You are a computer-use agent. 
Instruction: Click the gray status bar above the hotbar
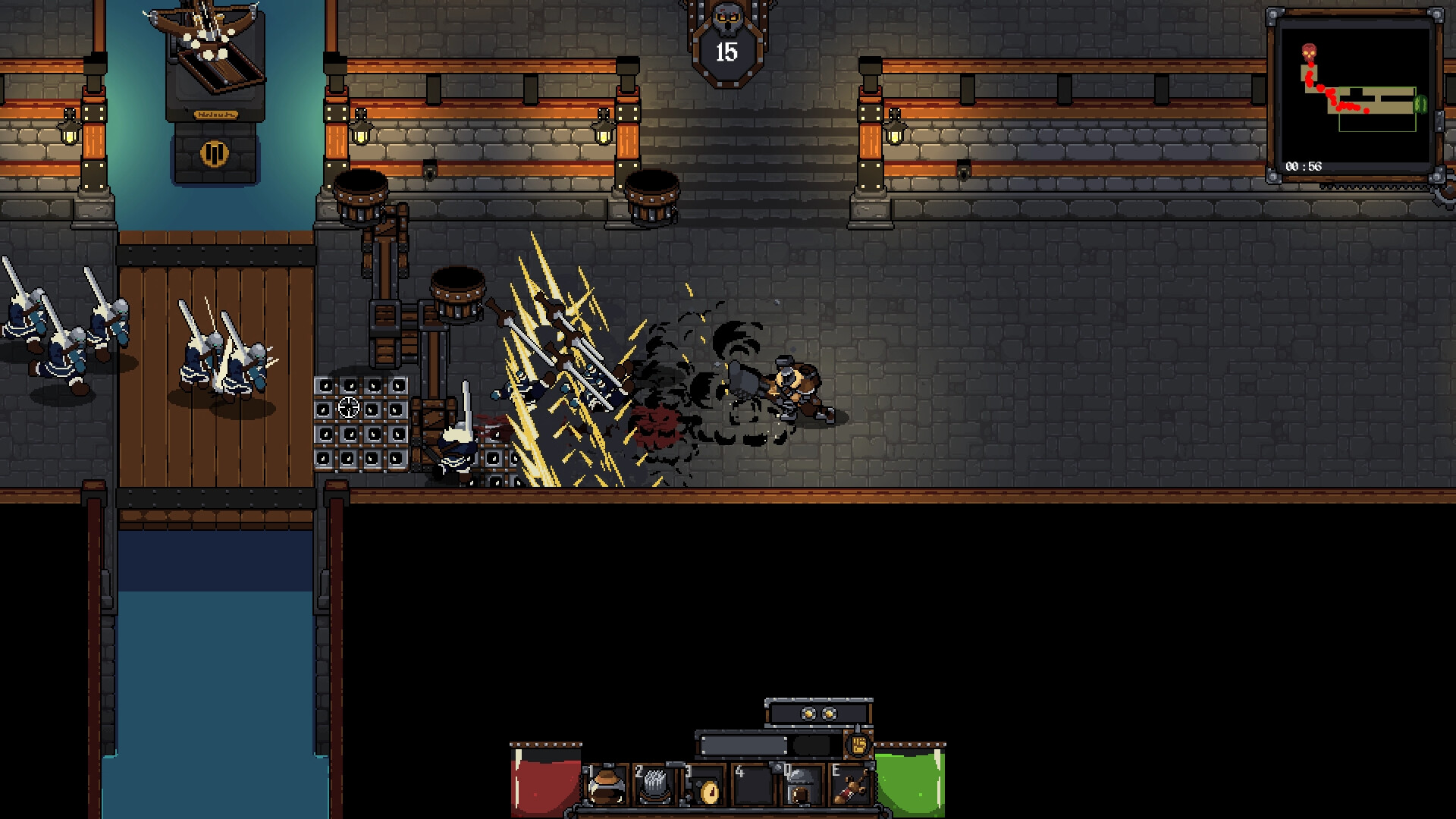click(x=743, y=744)
